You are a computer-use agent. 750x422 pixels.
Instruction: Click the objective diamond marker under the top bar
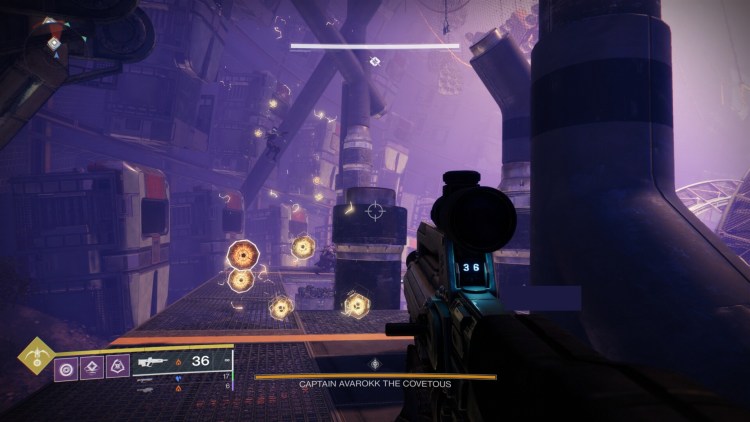(x=375, y=61)
